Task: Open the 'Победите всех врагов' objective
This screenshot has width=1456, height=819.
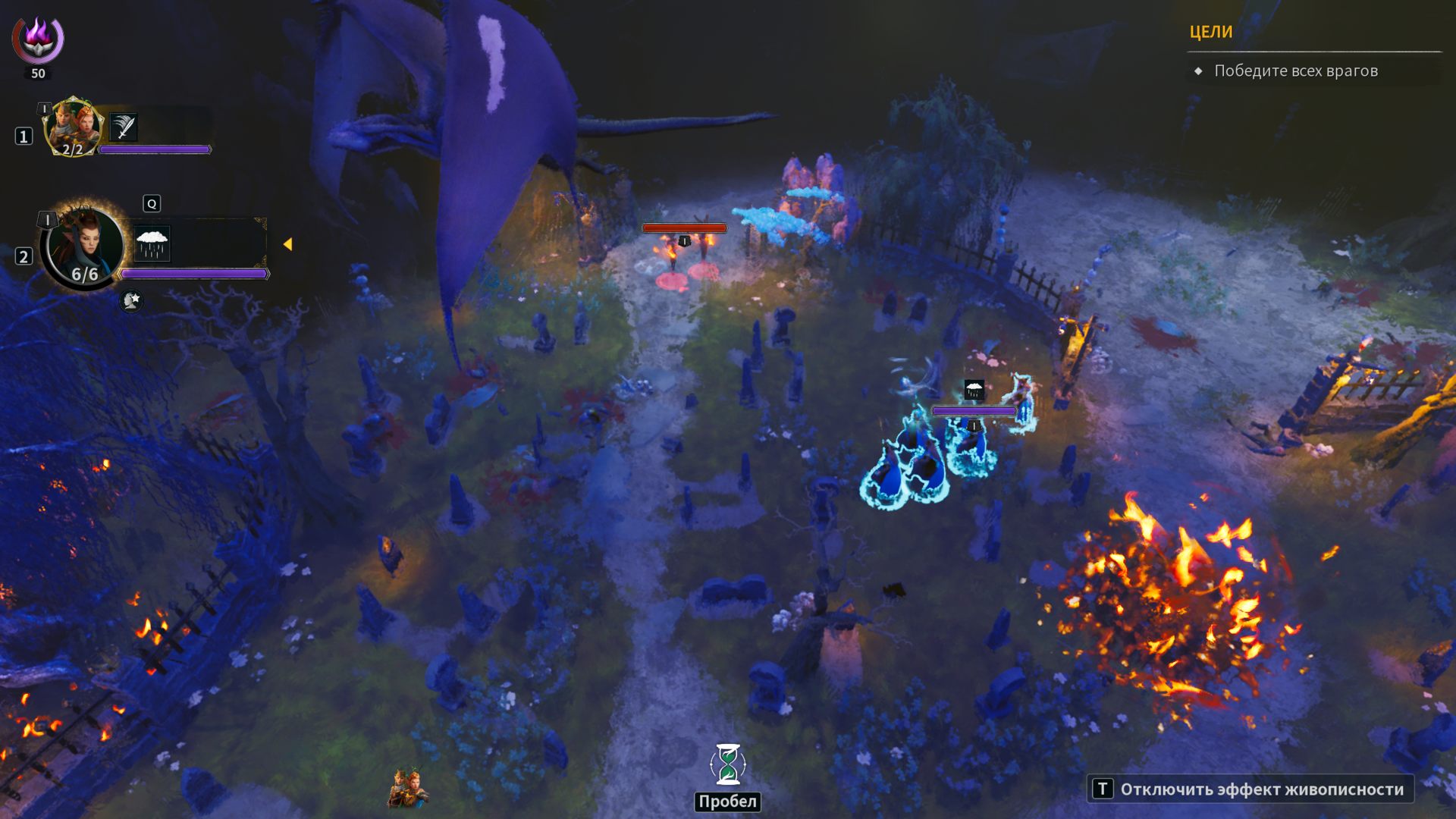Action: [1295, 71]
